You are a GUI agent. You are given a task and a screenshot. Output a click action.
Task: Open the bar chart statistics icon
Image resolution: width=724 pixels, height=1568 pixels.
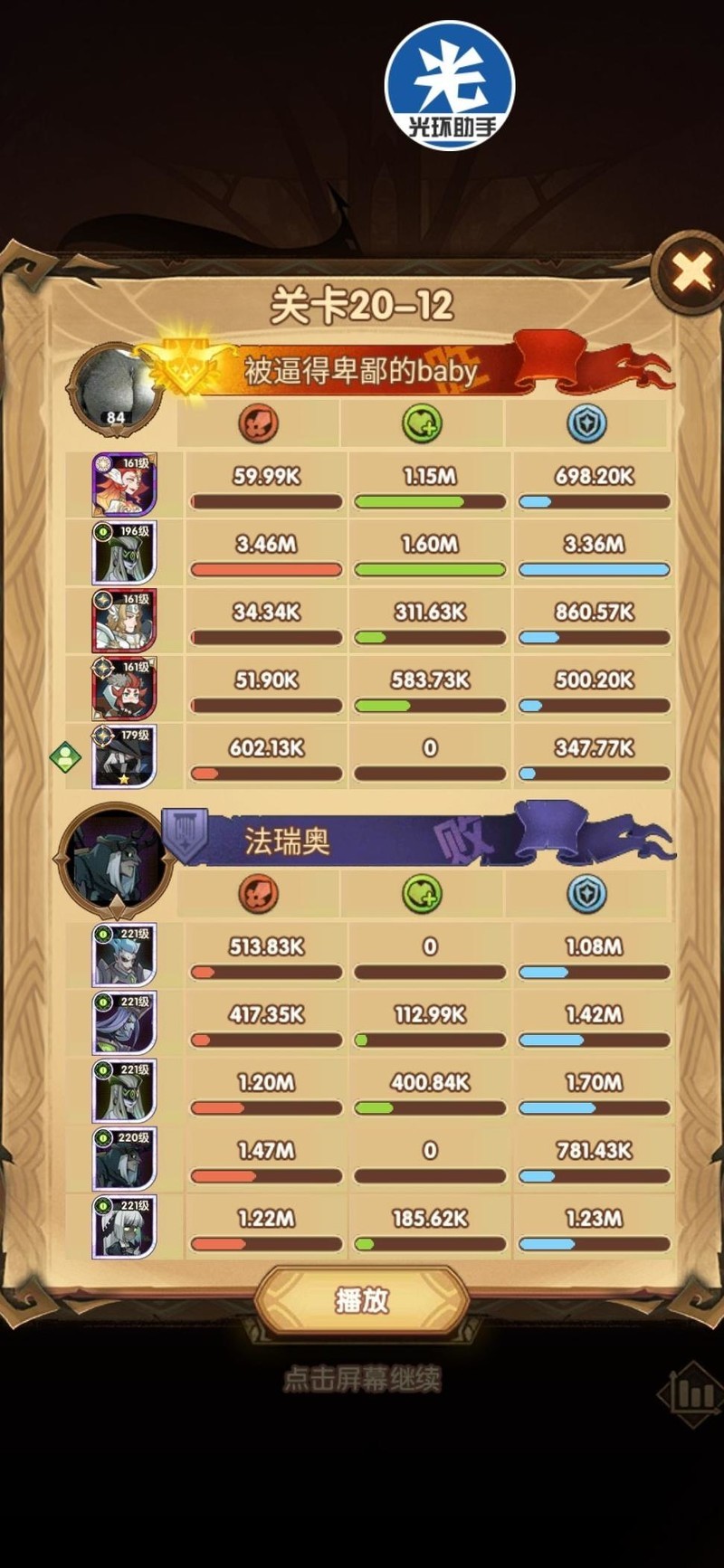(x=692, y=1394)
